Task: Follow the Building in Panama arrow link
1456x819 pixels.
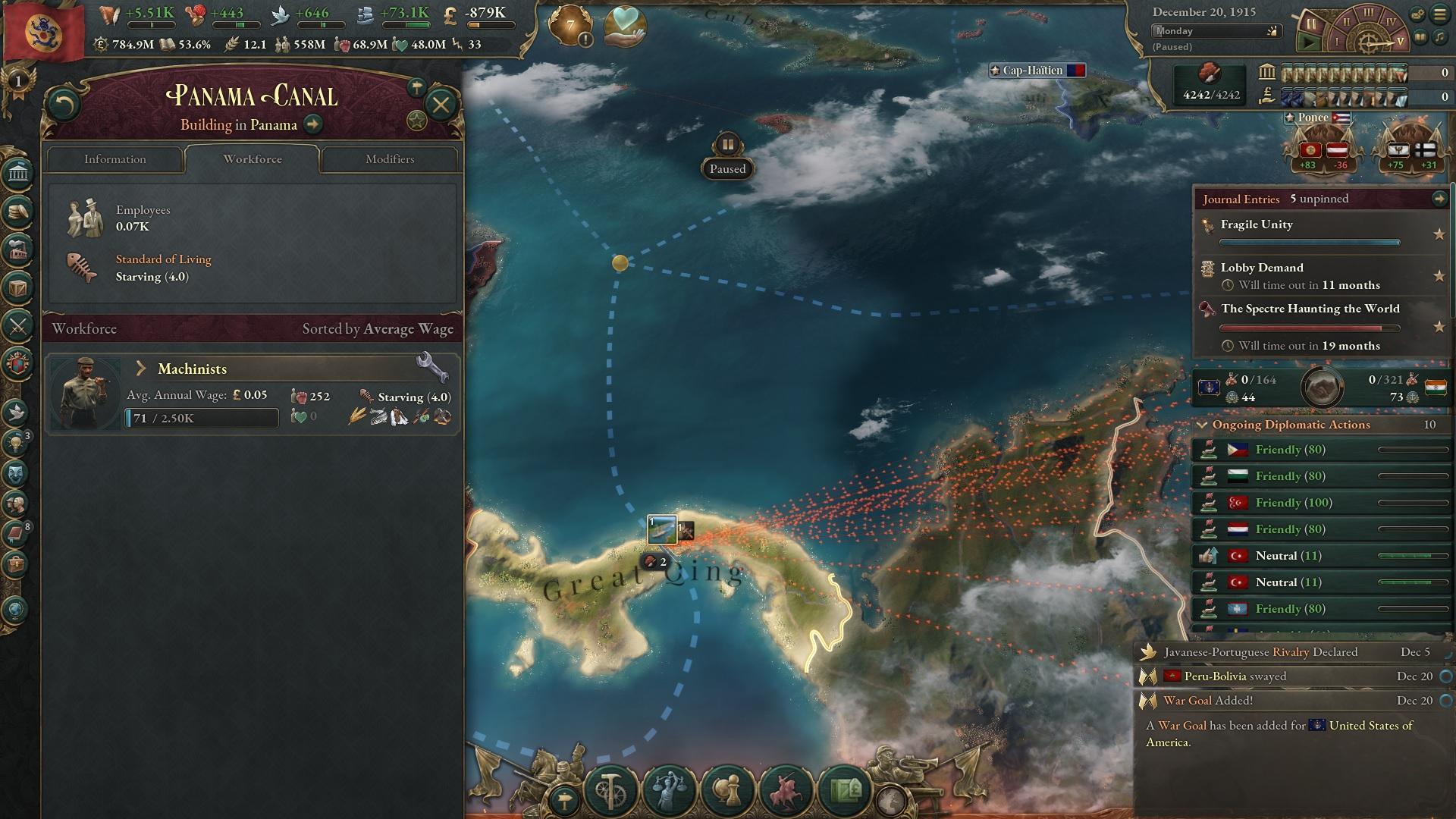Action: tap(311, 125)
